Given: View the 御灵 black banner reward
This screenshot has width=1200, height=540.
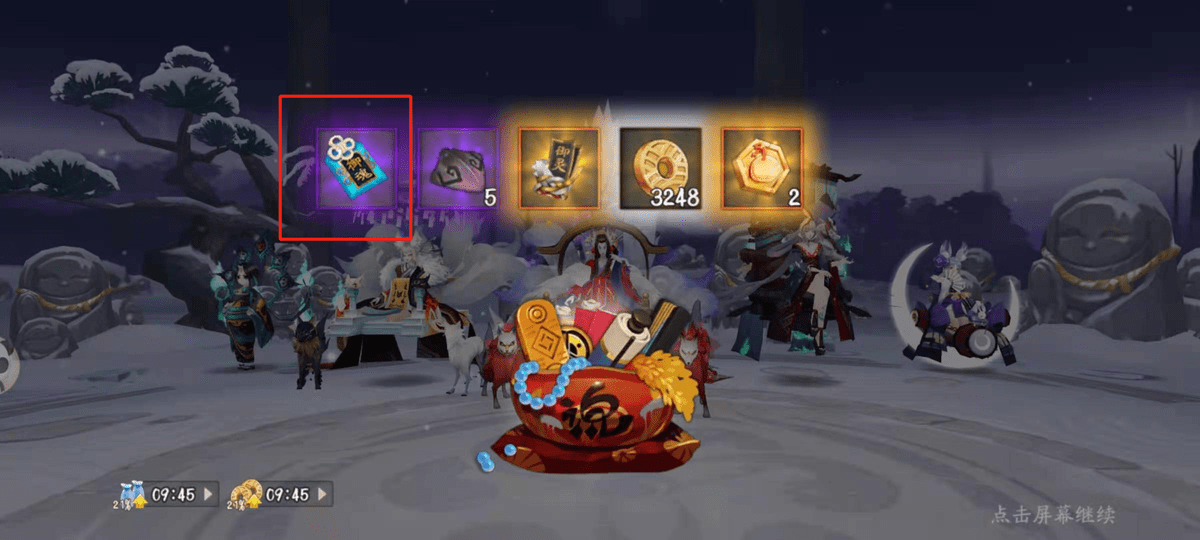Looking at the screenshot, I should [559, 168].
